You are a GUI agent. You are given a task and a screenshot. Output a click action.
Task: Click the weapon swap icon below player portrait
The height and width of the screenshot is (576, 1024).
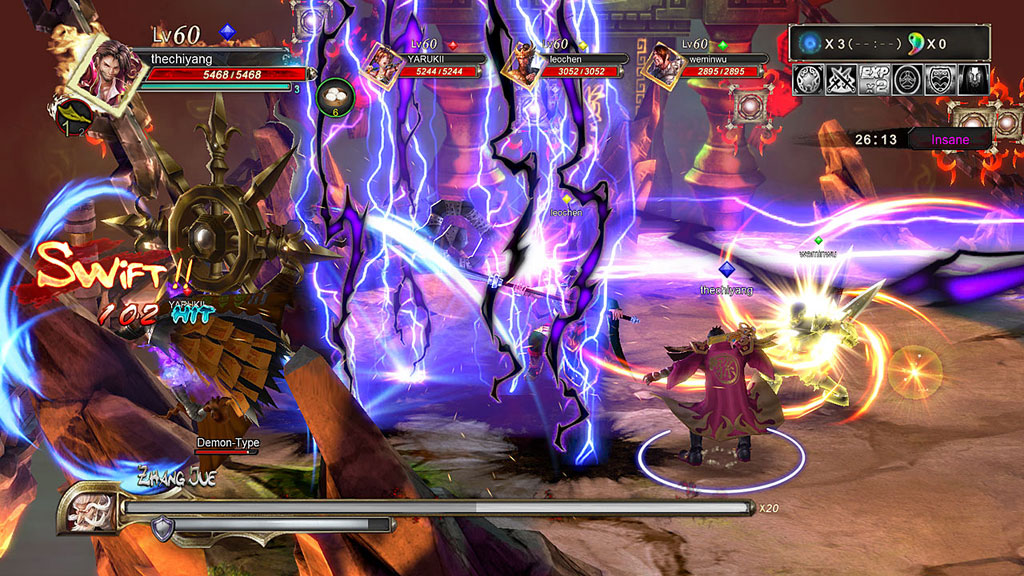click(x=72, y=117)
